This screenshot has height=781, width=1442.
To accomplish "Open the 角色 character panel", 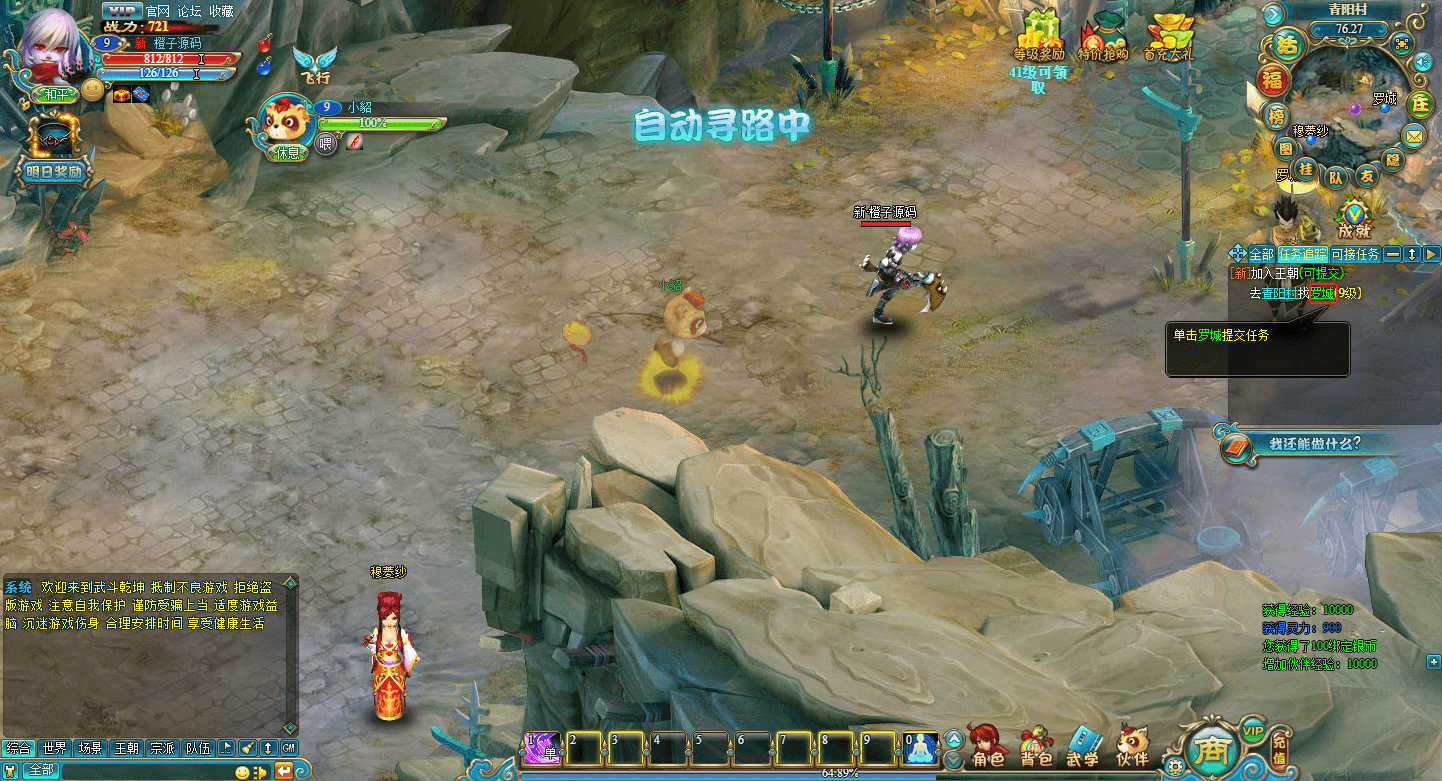I will coord(987,746).
